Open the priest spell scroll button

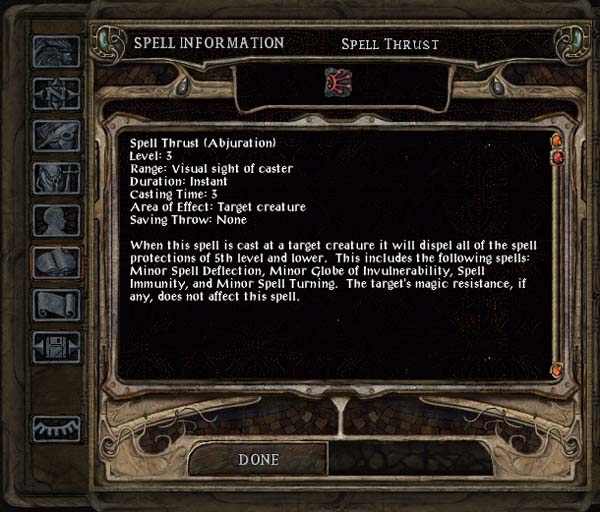pos(56,305)
